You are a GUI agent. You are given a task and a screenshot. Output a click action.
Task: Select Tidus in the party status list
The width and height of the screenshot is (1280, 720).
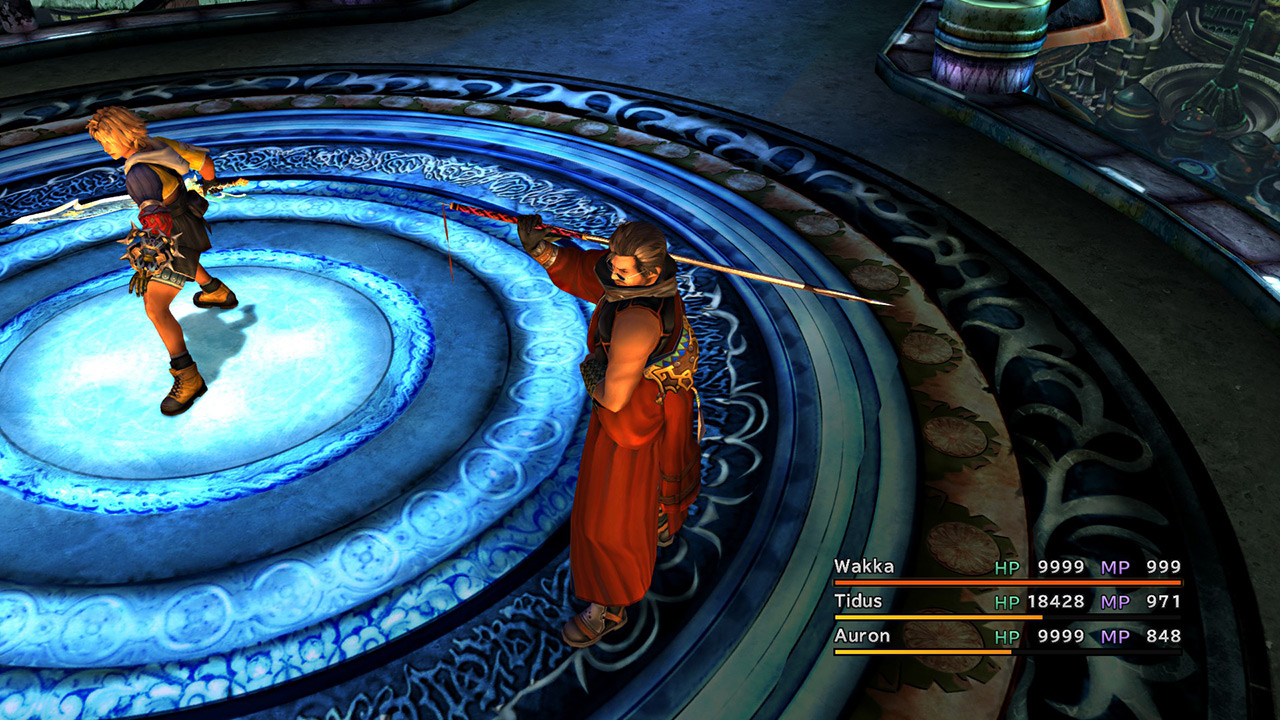click(858, 601)
